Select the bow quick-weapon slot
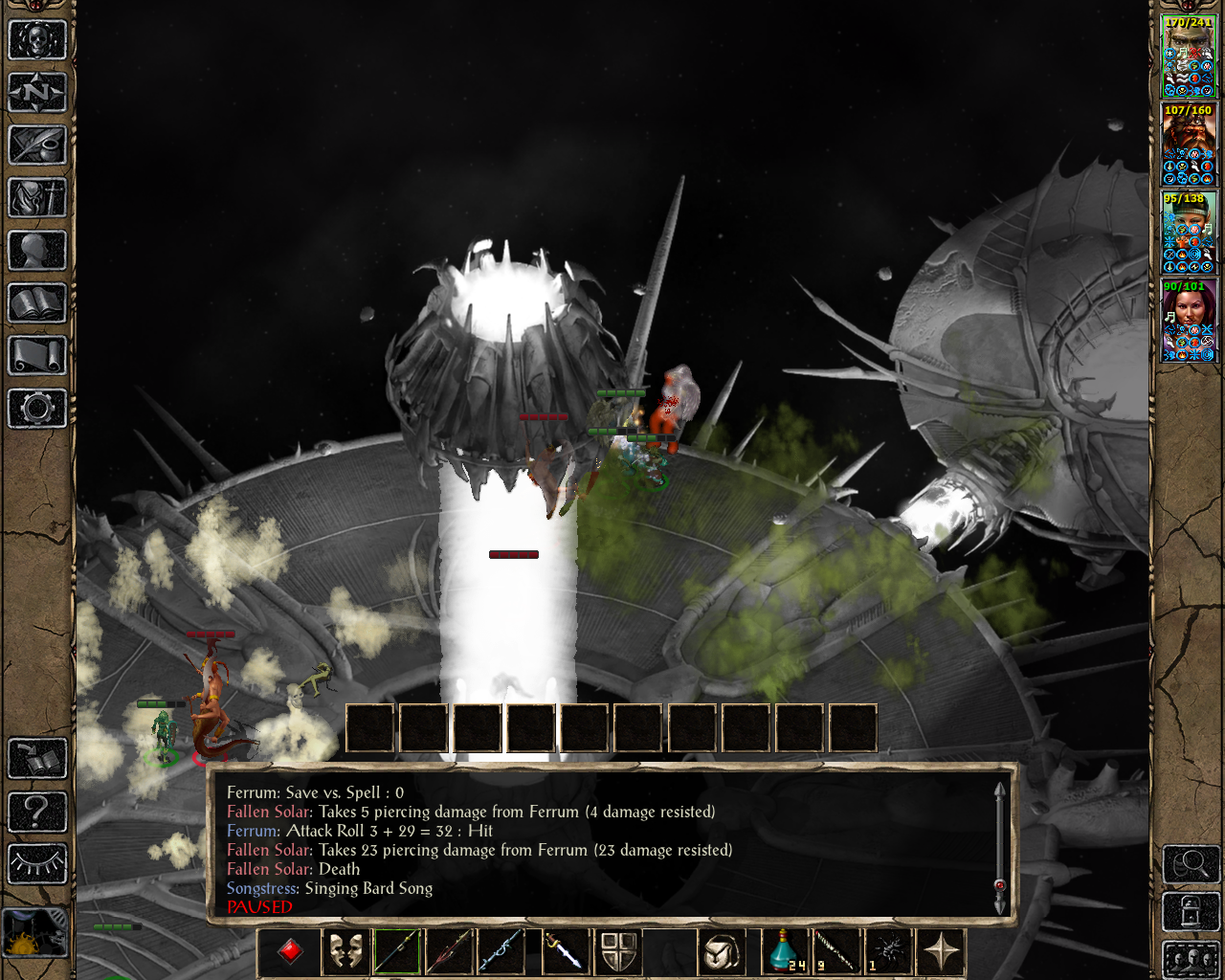 pyautogui.click(x=448, y=952)
